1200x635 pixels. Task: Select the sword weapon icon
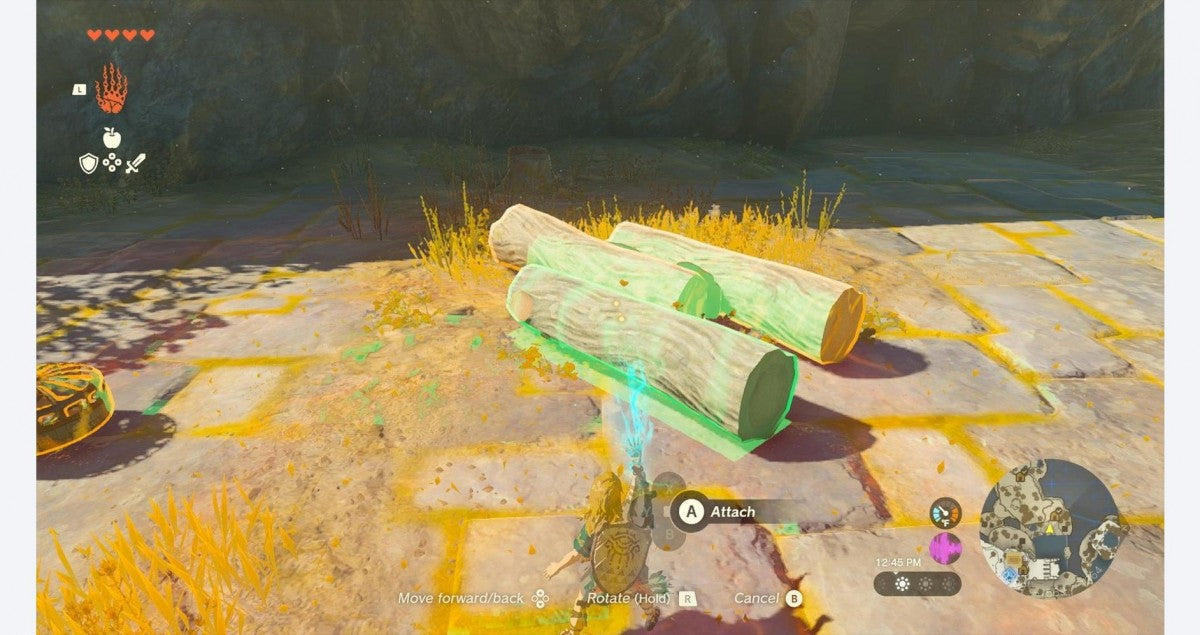coord(134,162)
